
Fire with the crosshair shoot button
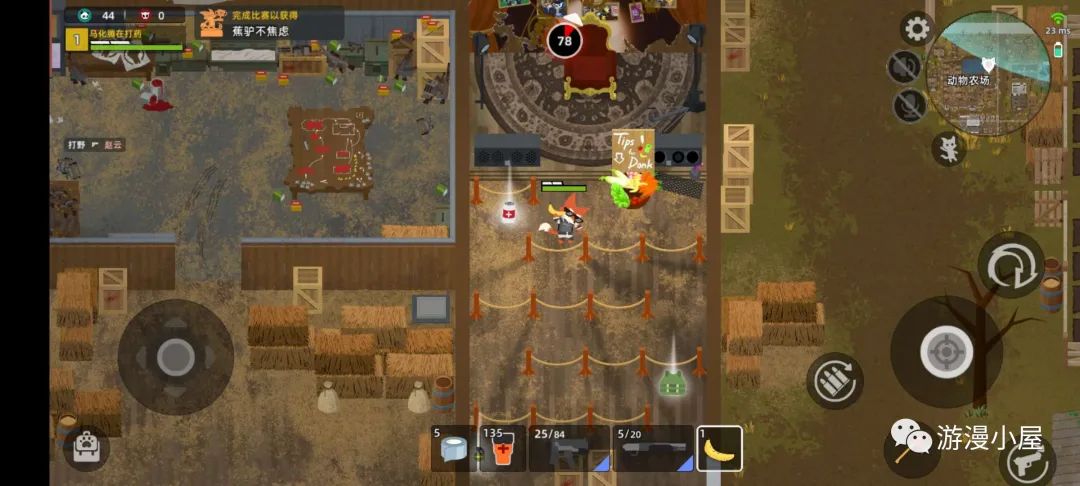945,351
